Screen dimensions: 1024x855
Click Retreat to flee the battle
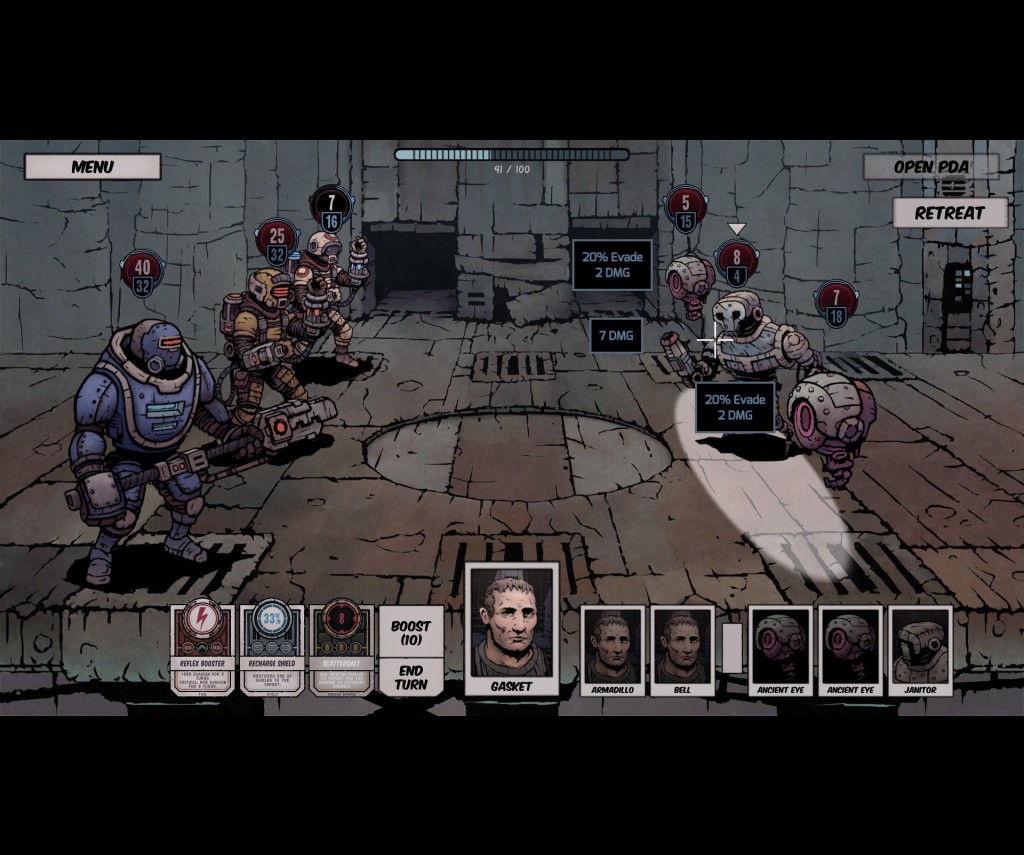point(949,213)
